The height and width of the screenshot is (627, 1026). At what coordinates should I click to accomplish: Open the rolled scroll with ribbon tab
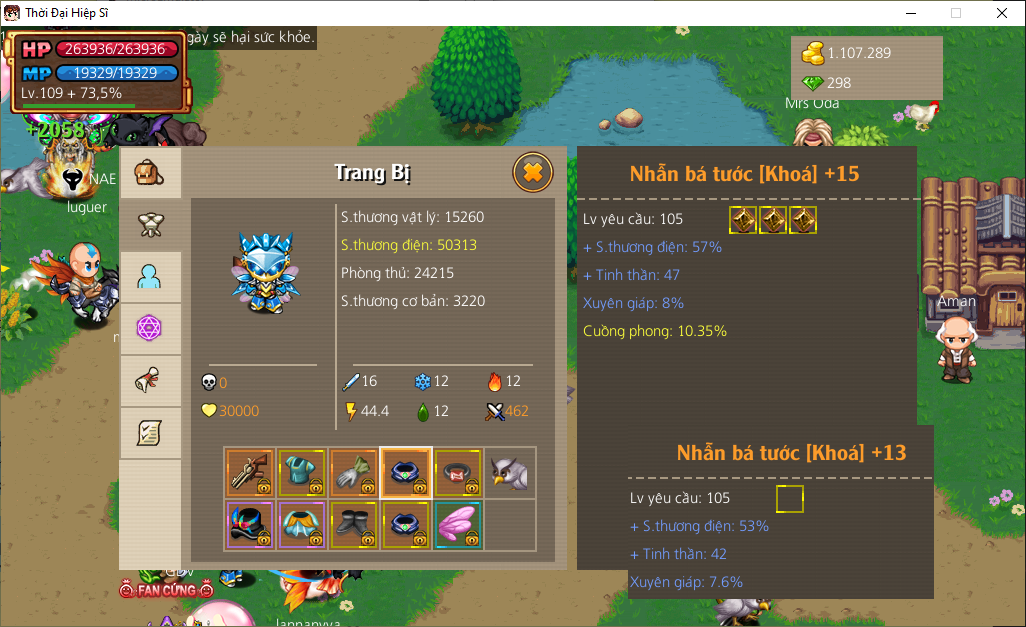coord(150,381)
